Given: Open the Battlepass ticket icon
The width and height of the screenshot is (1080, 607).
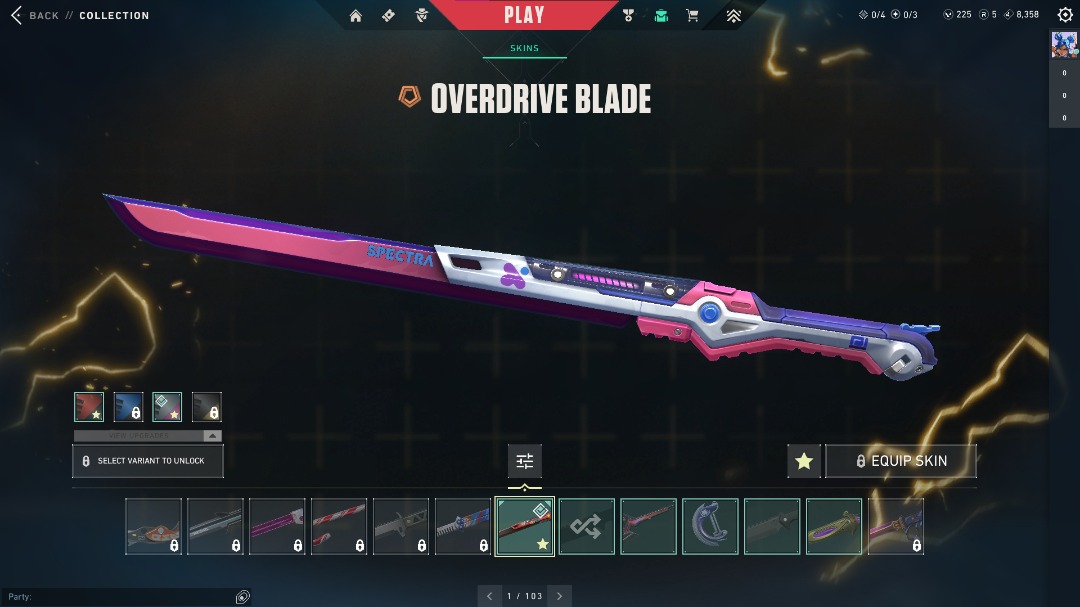Looking at the screenshot, I should (x=389, y=16).
